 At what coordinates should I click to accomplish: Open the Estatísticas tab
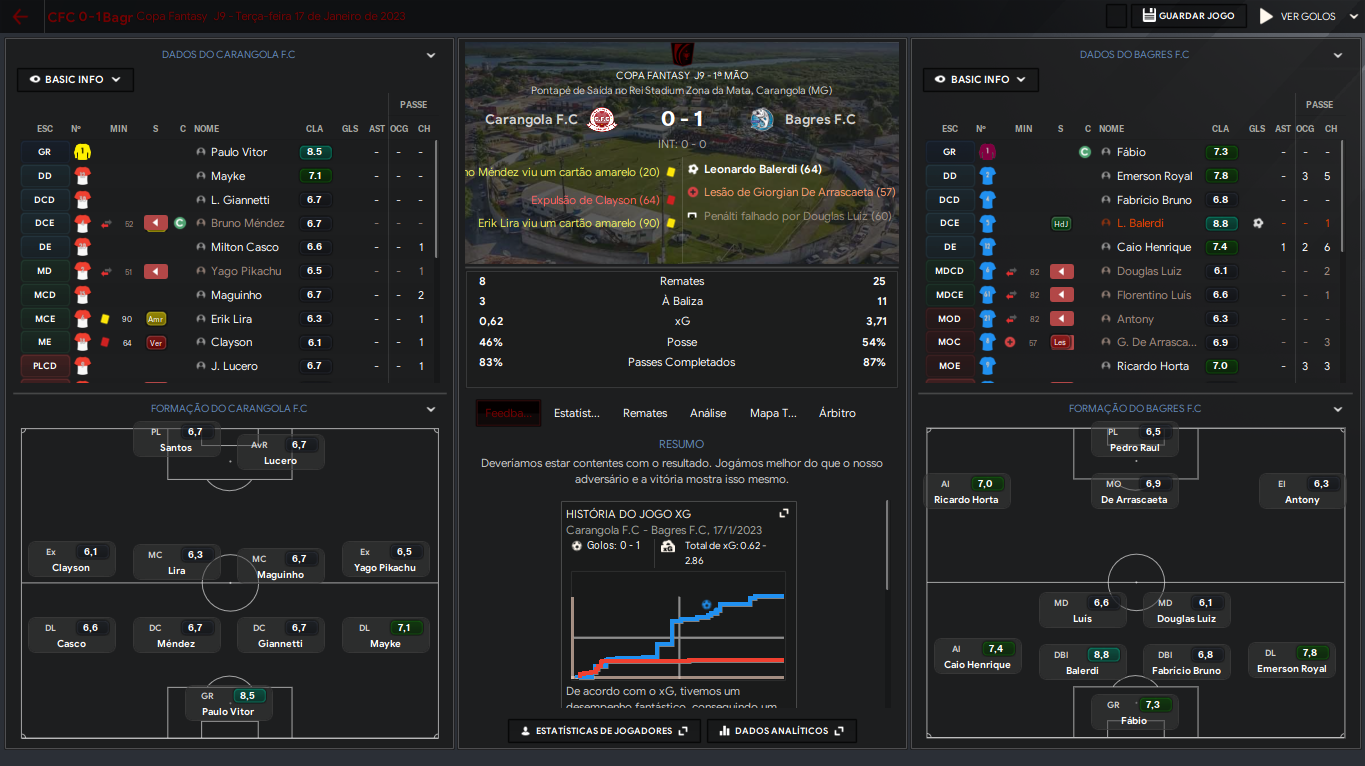577,413
